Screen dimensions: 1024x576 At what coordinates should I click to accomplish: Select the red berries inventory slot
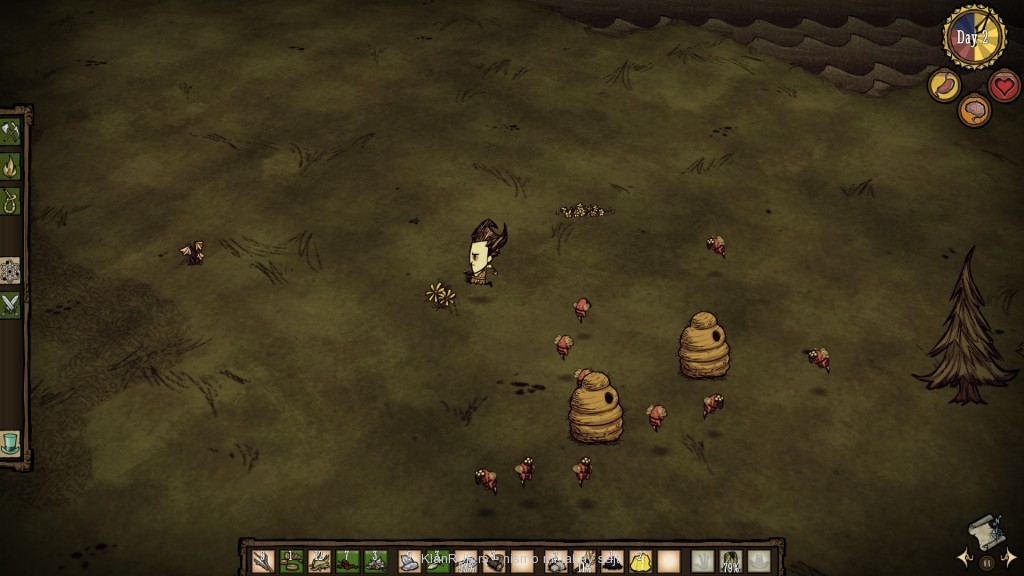click(347, 561)
